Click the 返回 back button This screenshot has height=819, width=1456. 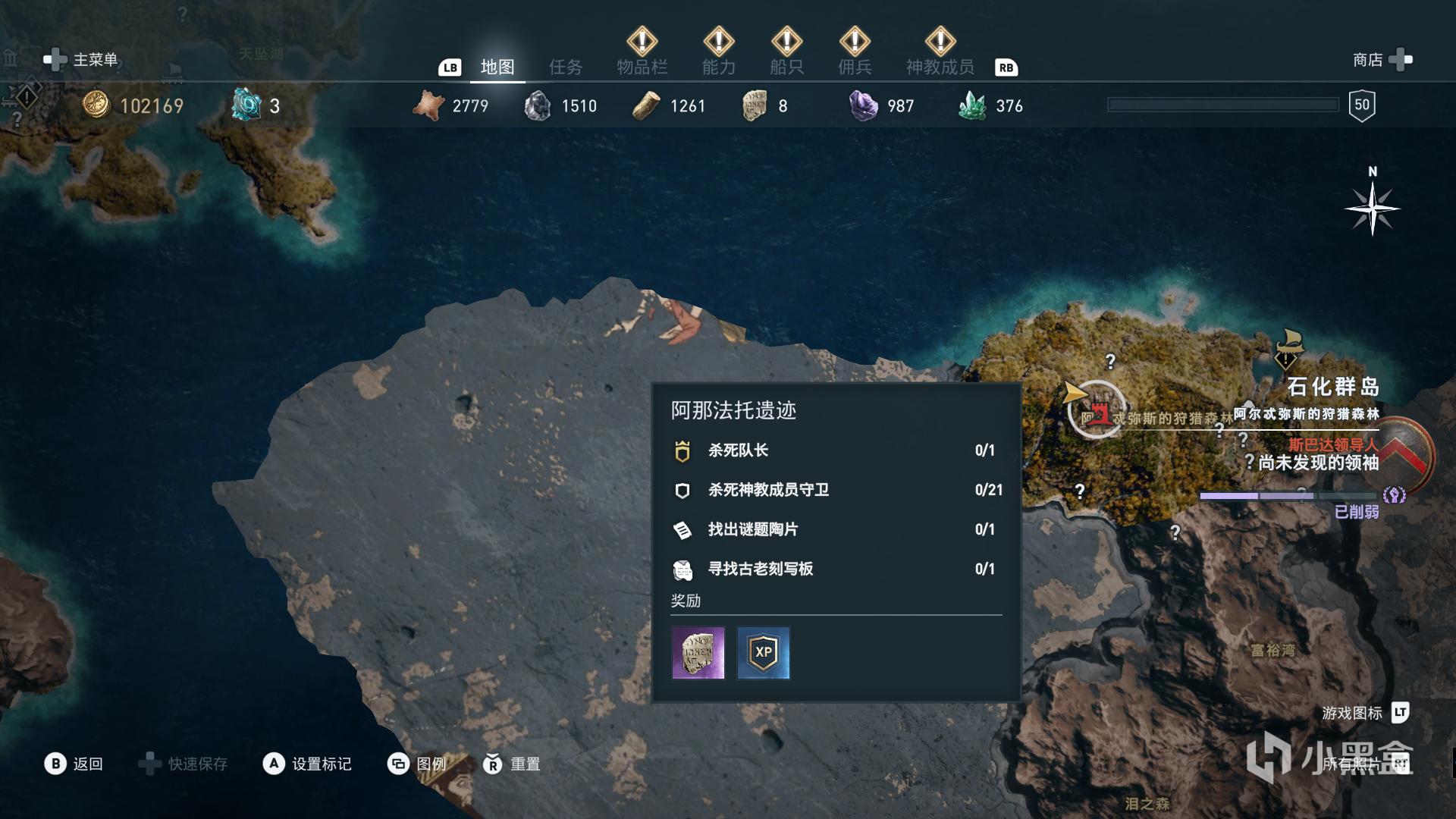(x=74, y=764)
